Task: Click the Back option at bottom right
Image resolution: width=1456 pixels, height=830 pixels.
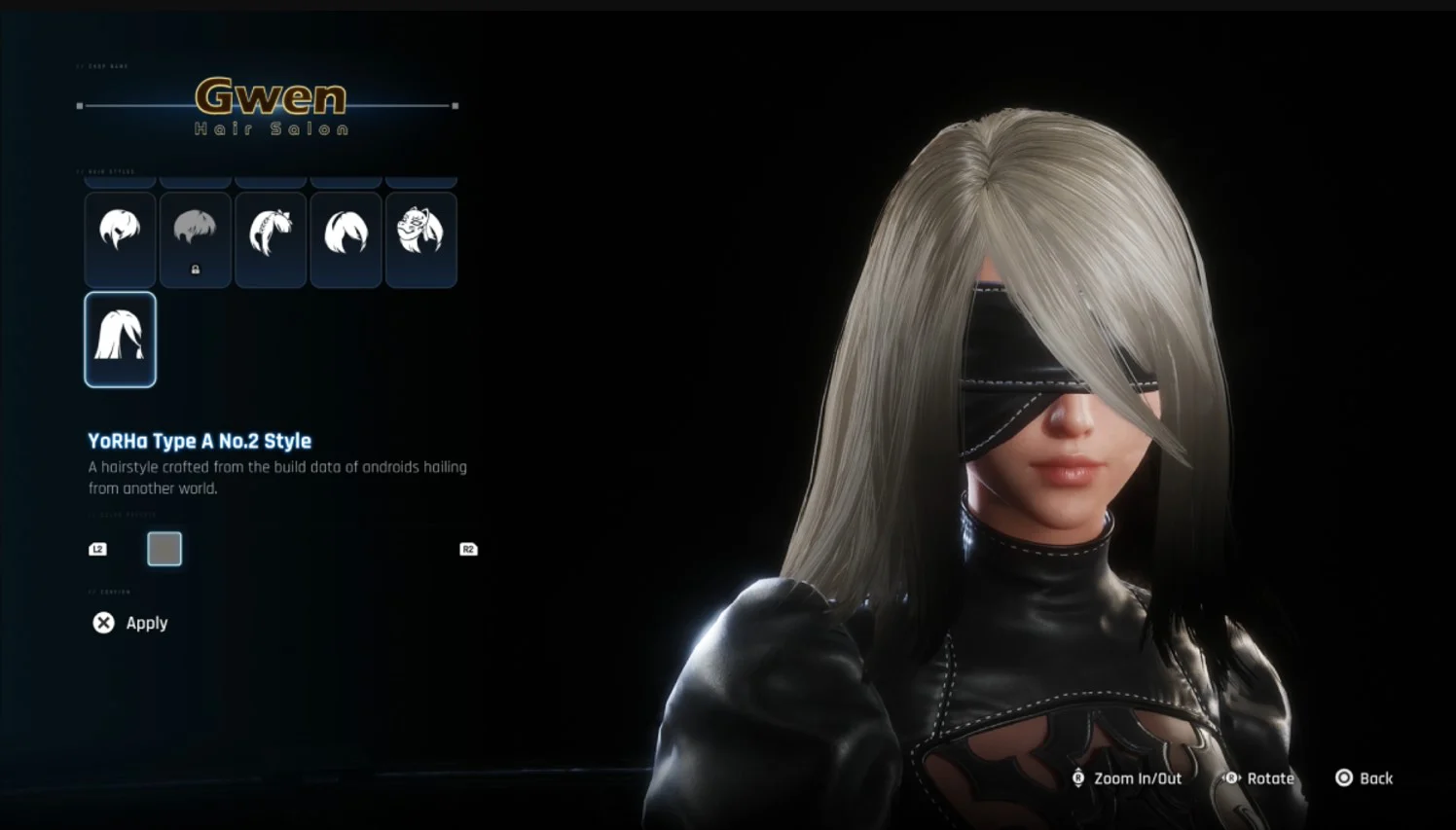Action: click(x=1375, y=778)
